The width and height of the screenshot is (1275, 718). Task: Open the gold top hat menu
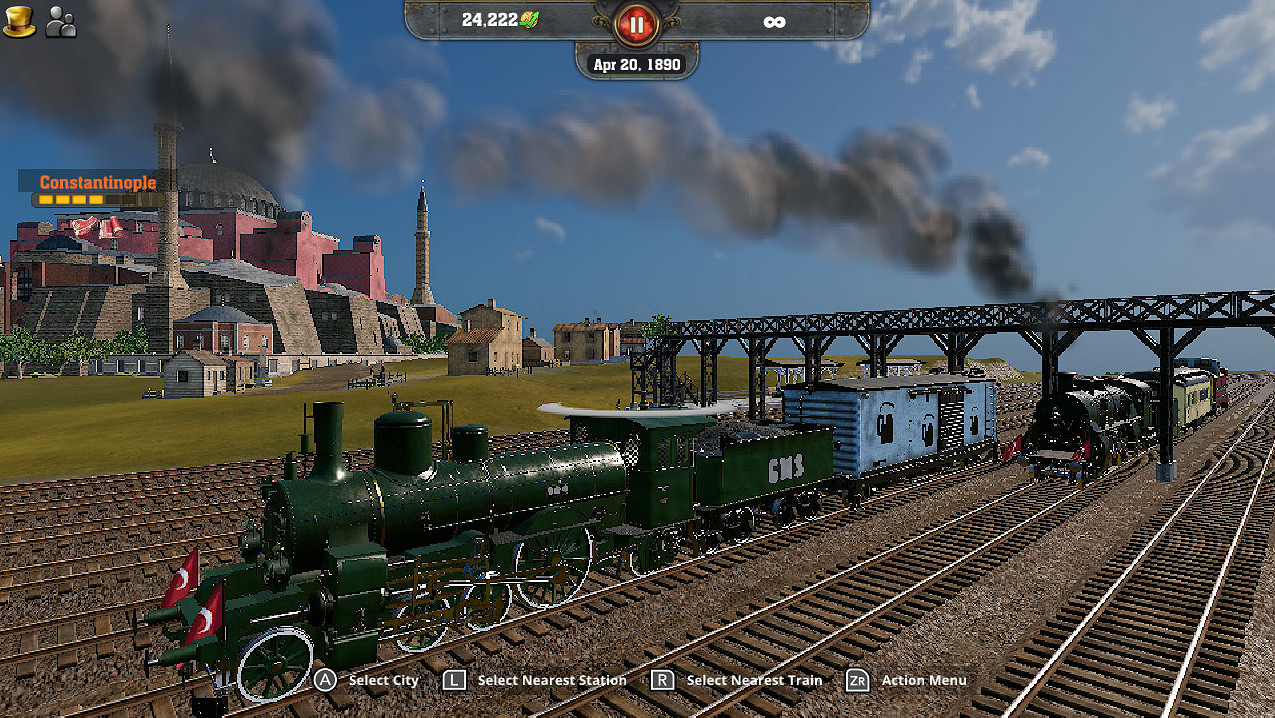coord(19,22)
